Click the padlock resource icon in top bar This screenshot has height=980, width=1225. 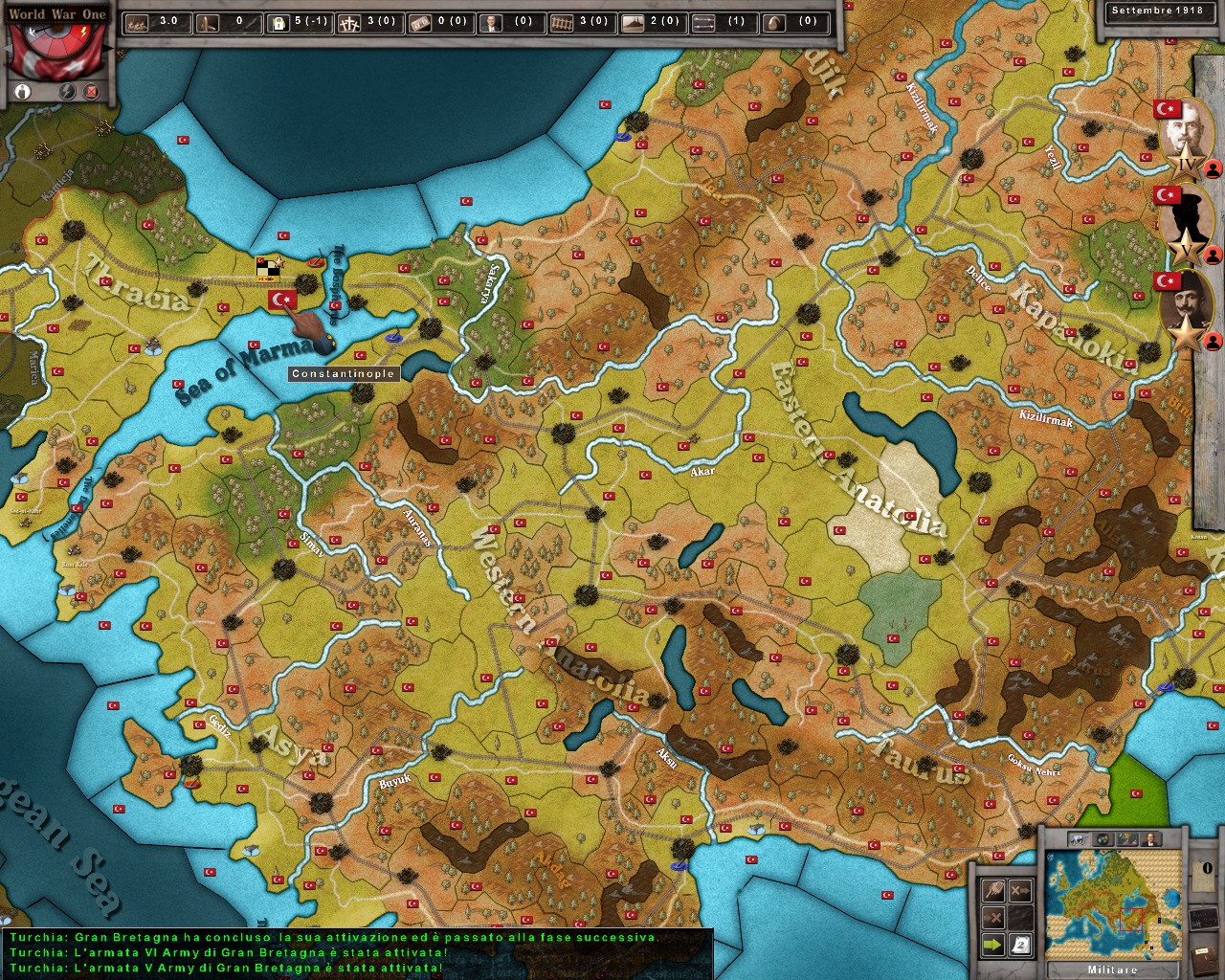tap(278, 21)
